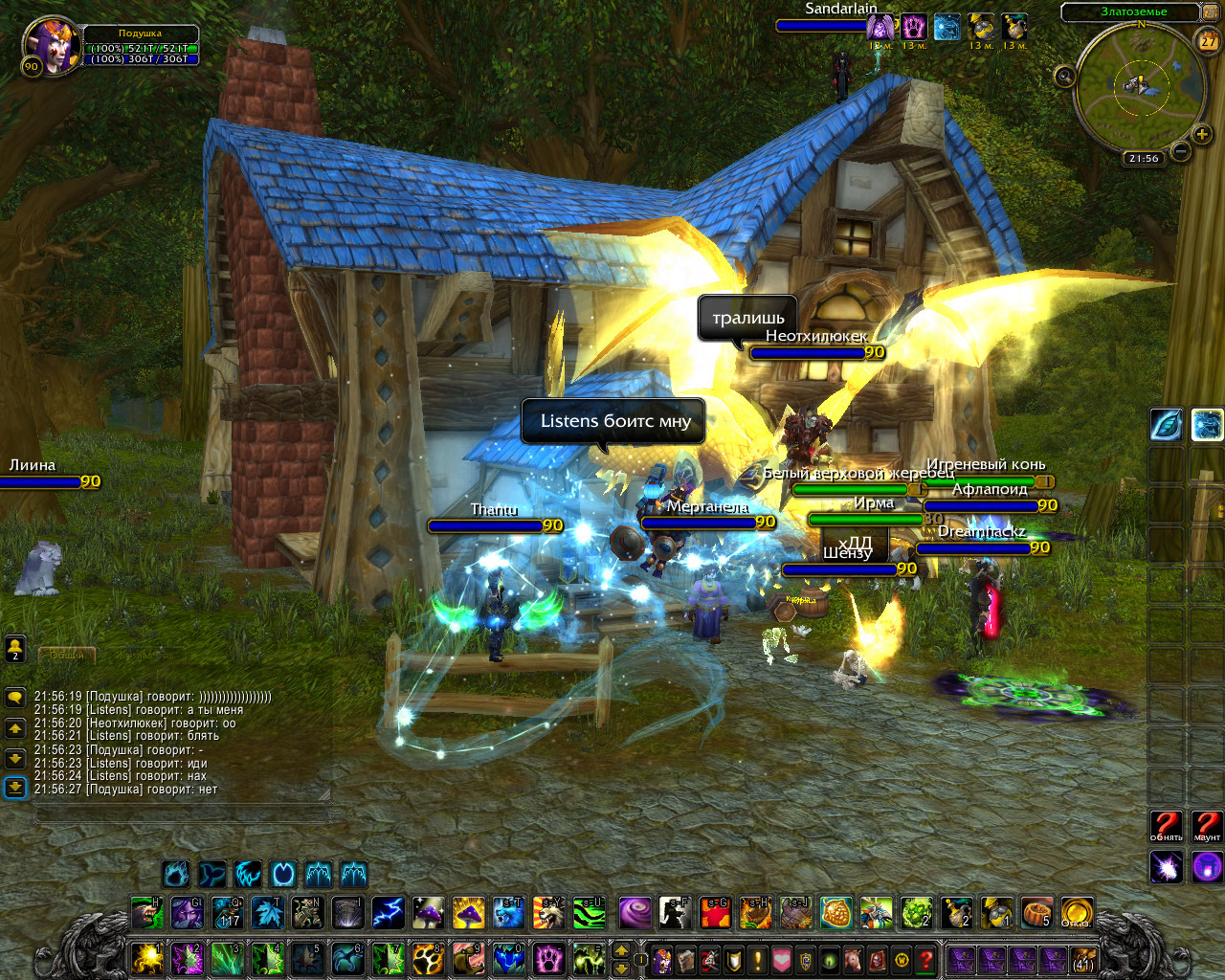Viewport: 1225px width, 980px height.
Task: Zoom out the minimap with the minus button
Action: (1181, 151)
